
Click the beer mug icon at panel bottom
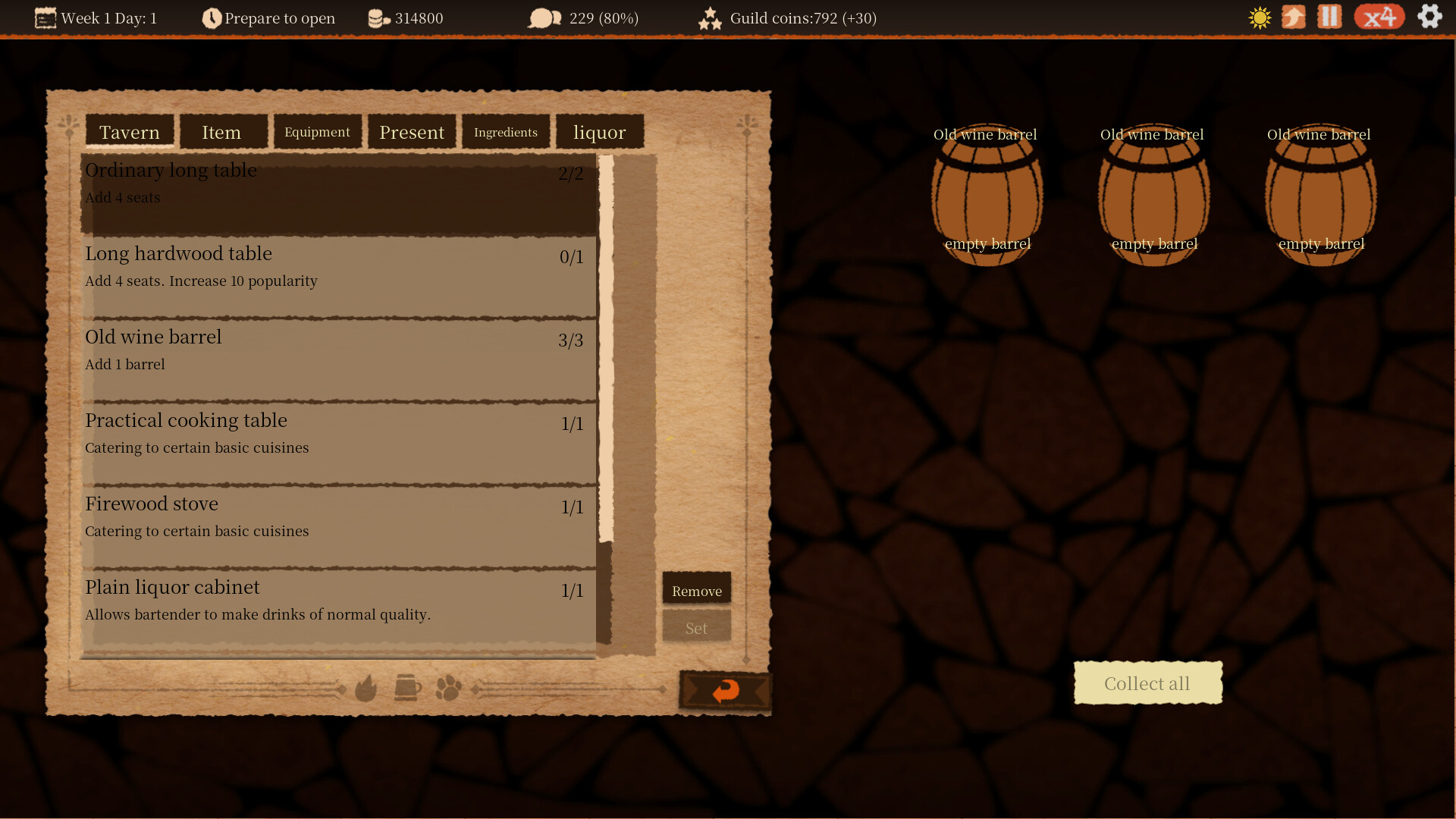coord(407,689)
